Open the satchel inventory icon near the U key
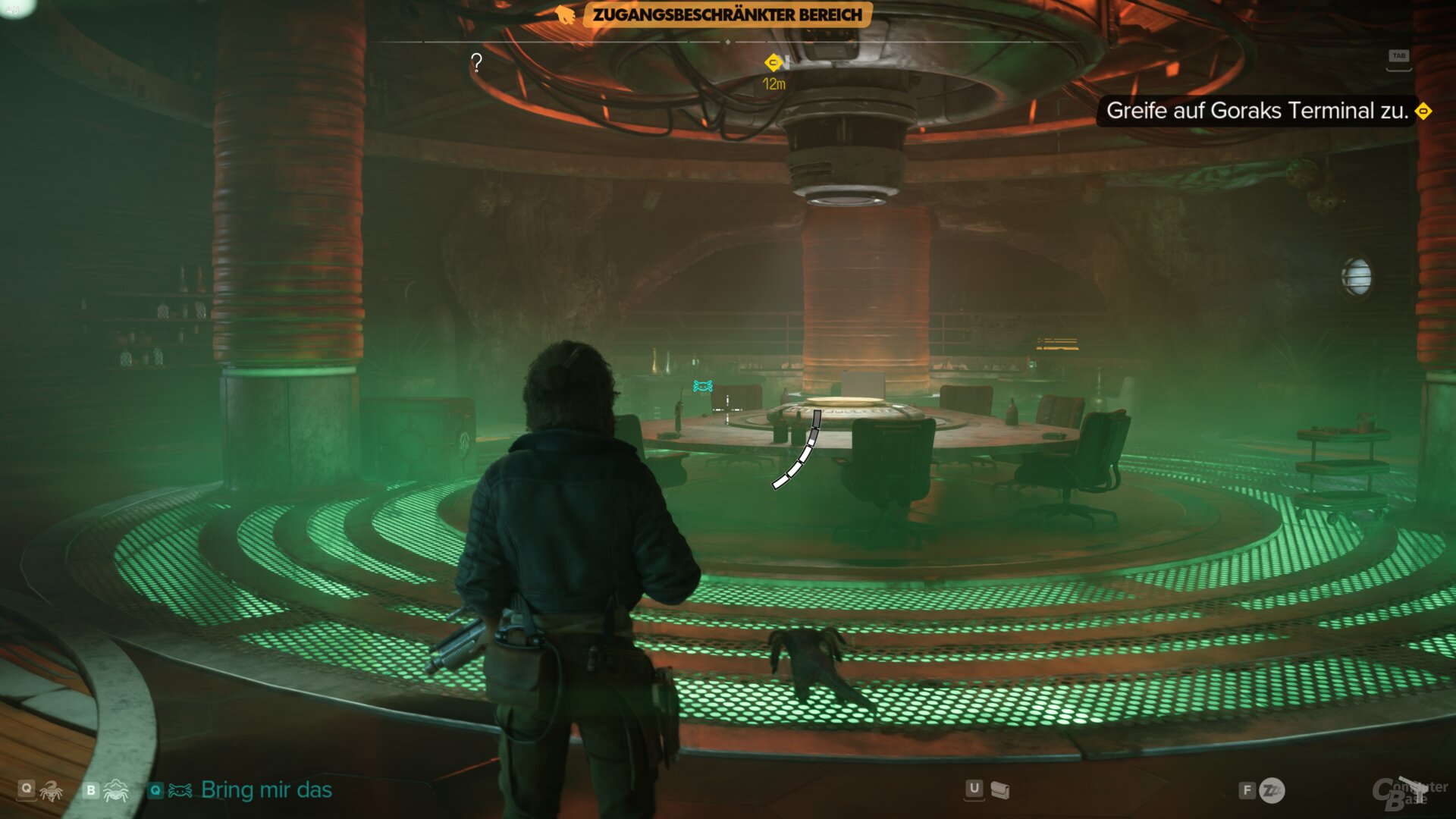1456x819 pixels. (999, 789)
